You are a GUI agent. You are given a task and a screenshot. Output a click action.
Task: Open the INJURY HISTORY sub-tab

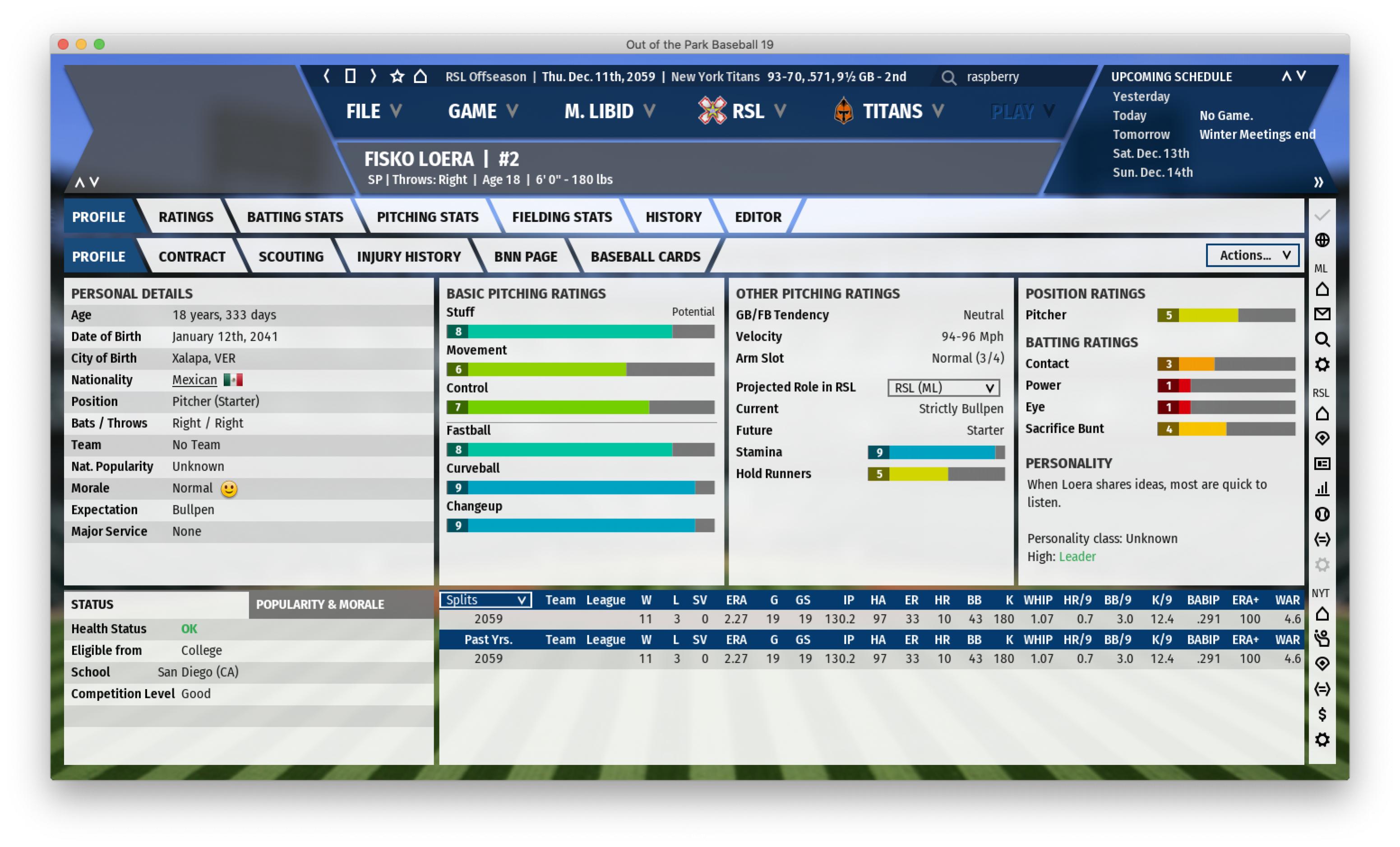click(x=408, y=256)
